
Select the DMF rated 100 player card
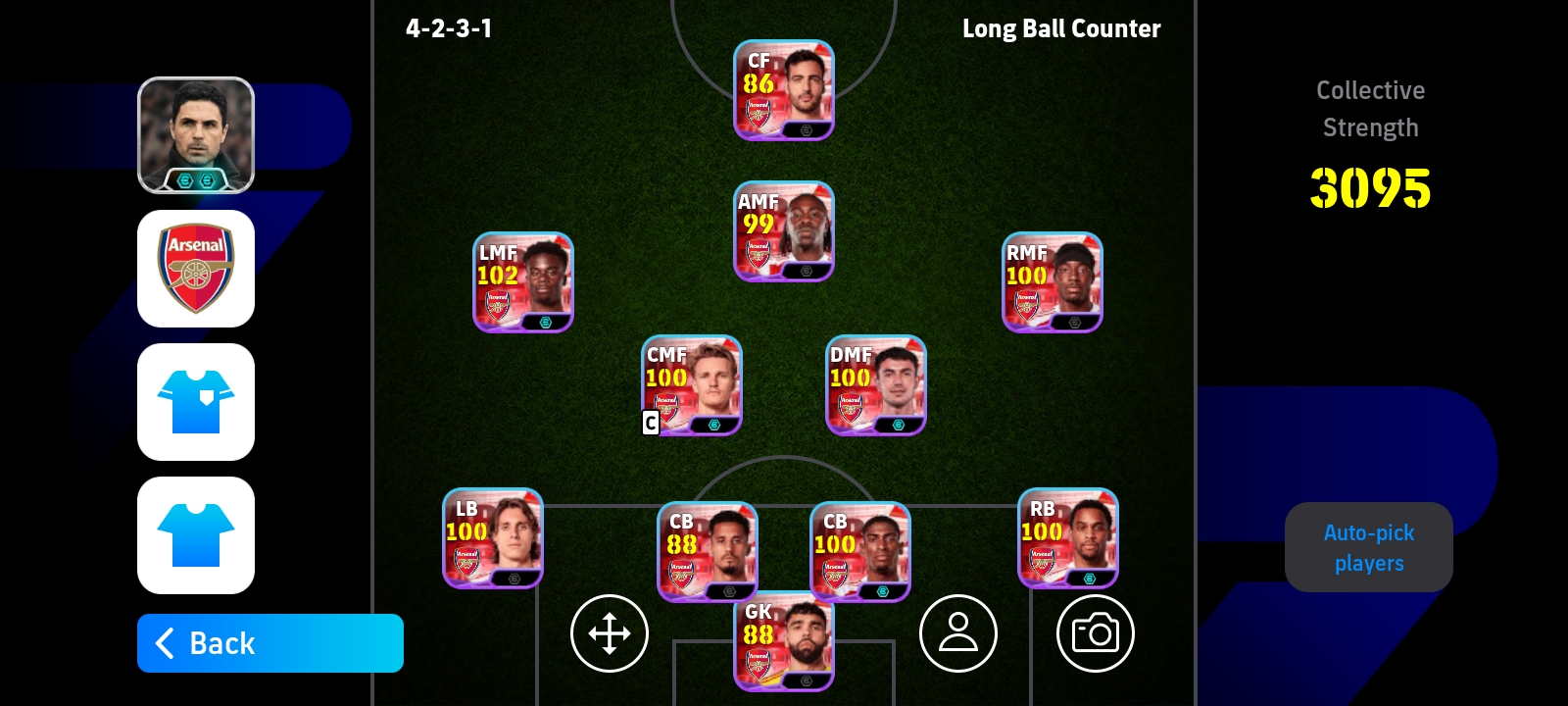pos(875,385)
